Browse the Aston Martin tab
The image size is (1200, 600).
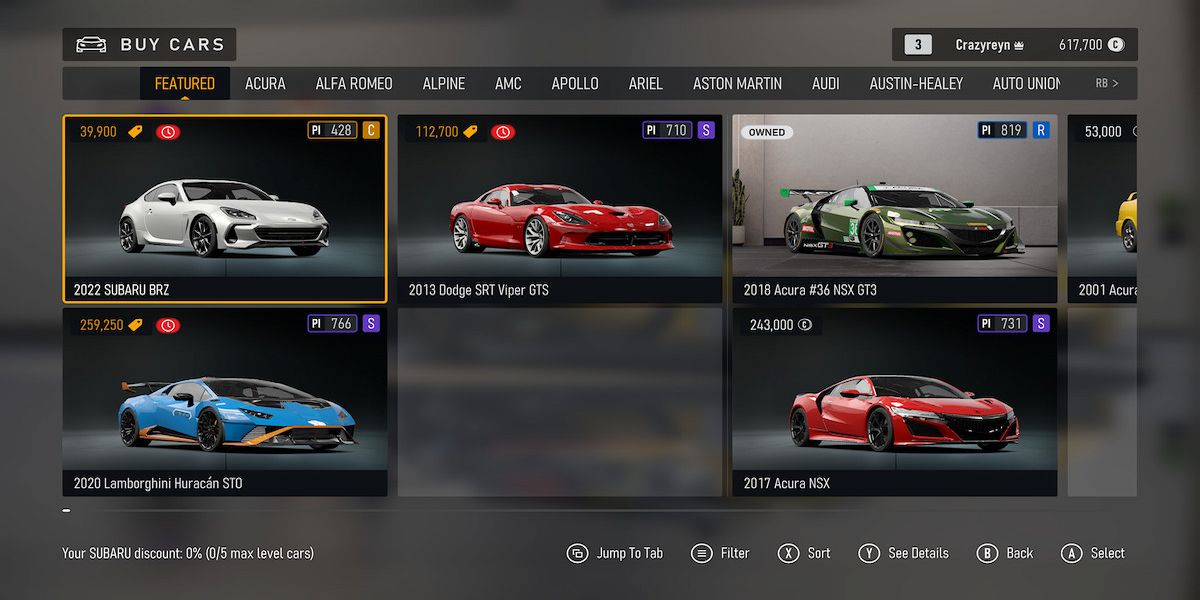pos(737,84)
